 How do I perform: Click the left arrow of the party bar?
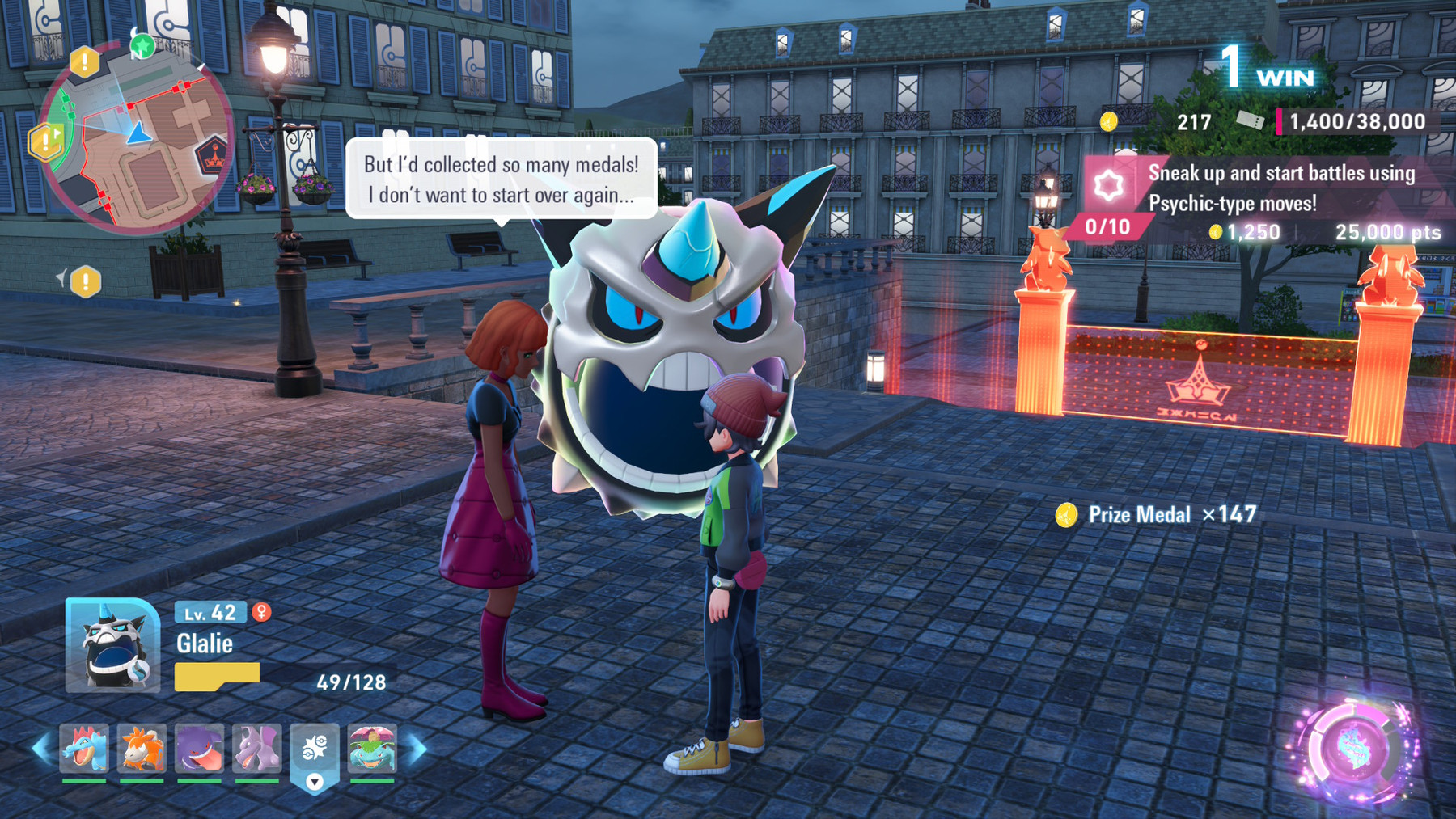pos(42,749)
